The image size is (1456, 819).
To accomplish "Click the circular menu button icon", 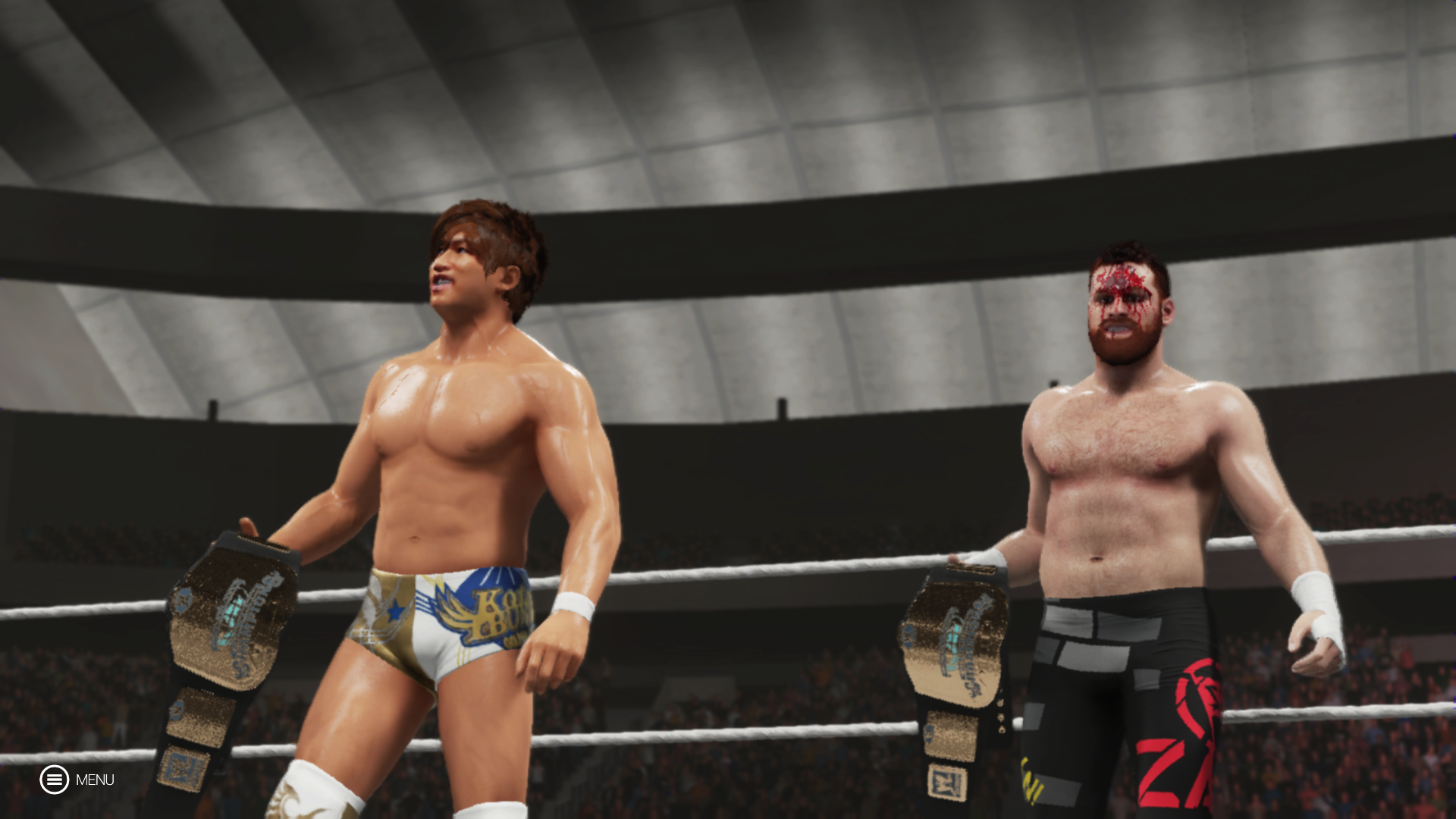I will tap(54, 780).
